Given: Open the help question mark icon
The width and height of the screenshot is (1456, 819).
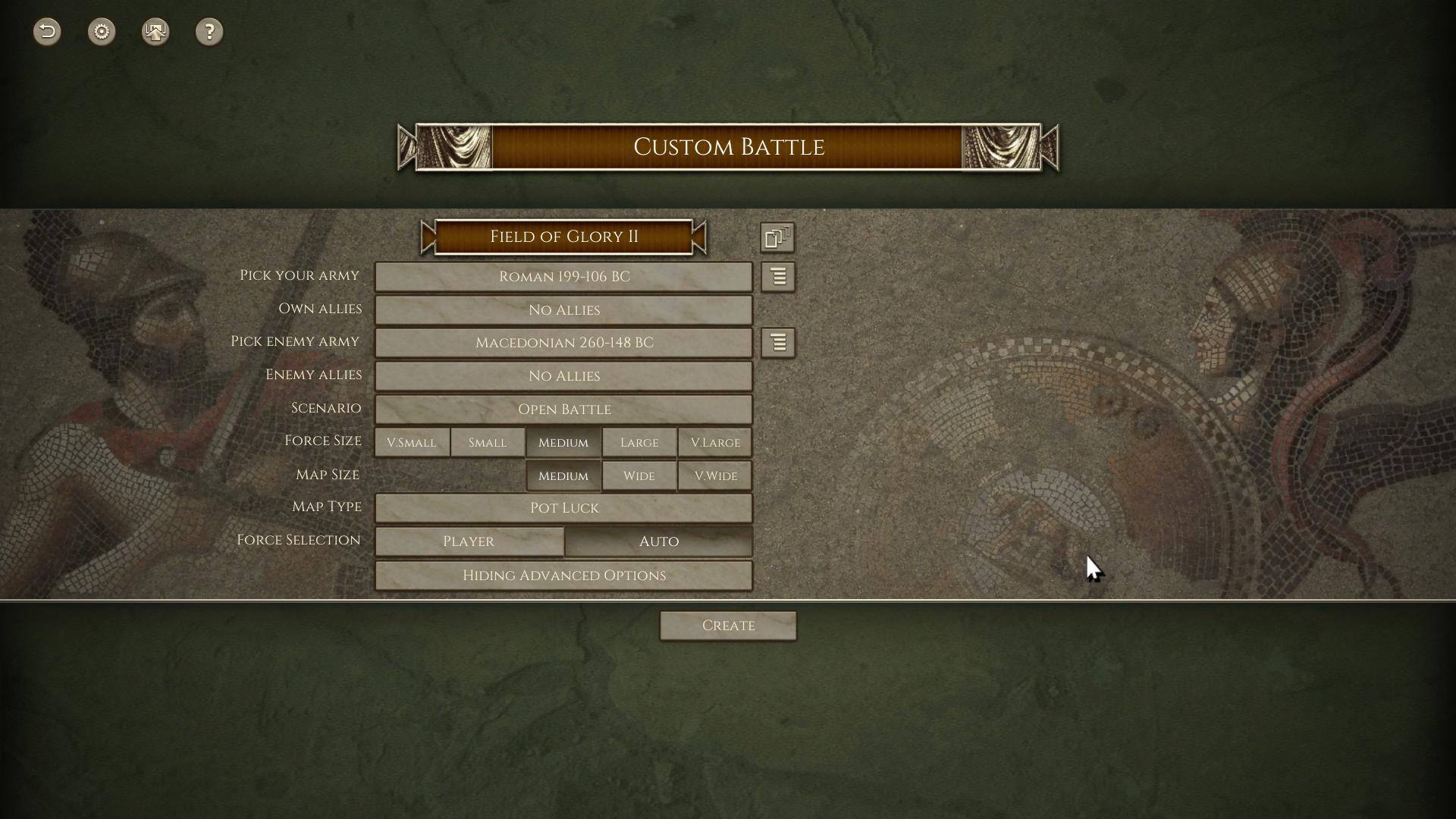Looking at the screenshot, I should point(209,32).
